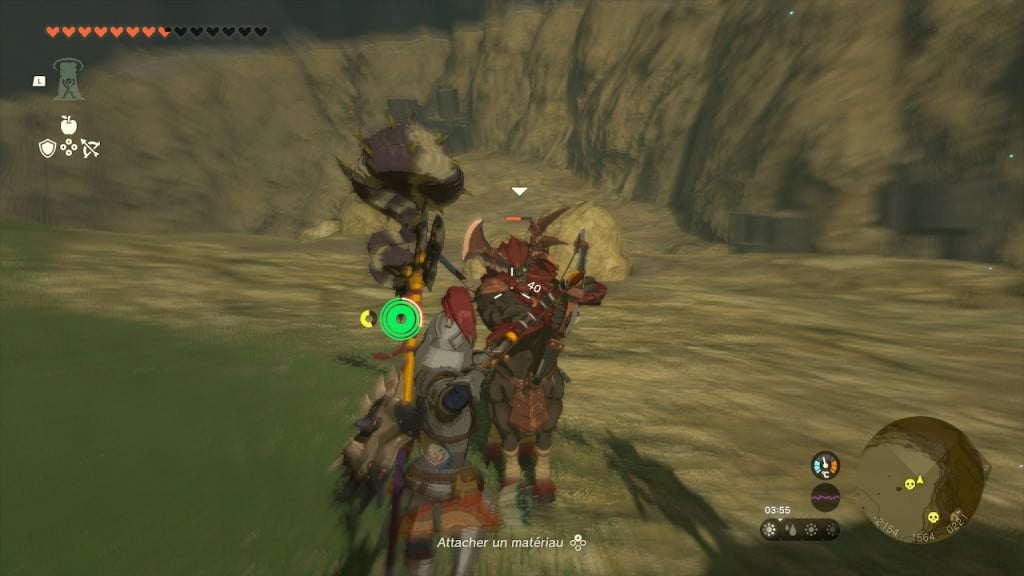Select the tower-shaped ability icon
Screen dimensions: 1024x576
pos(69,79)
